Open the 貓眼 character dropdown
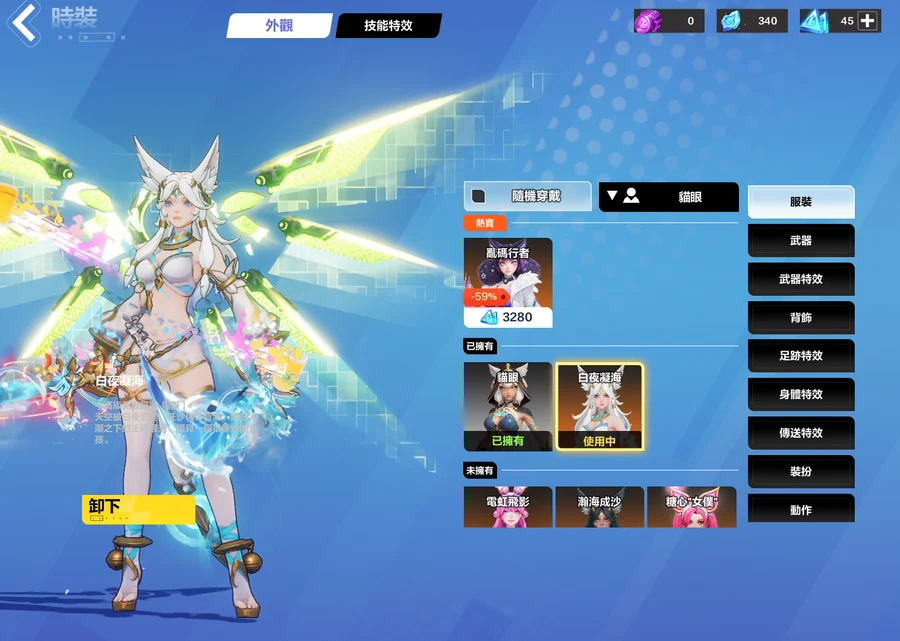This screenshot has width=900, height=641. coord(668,197)
